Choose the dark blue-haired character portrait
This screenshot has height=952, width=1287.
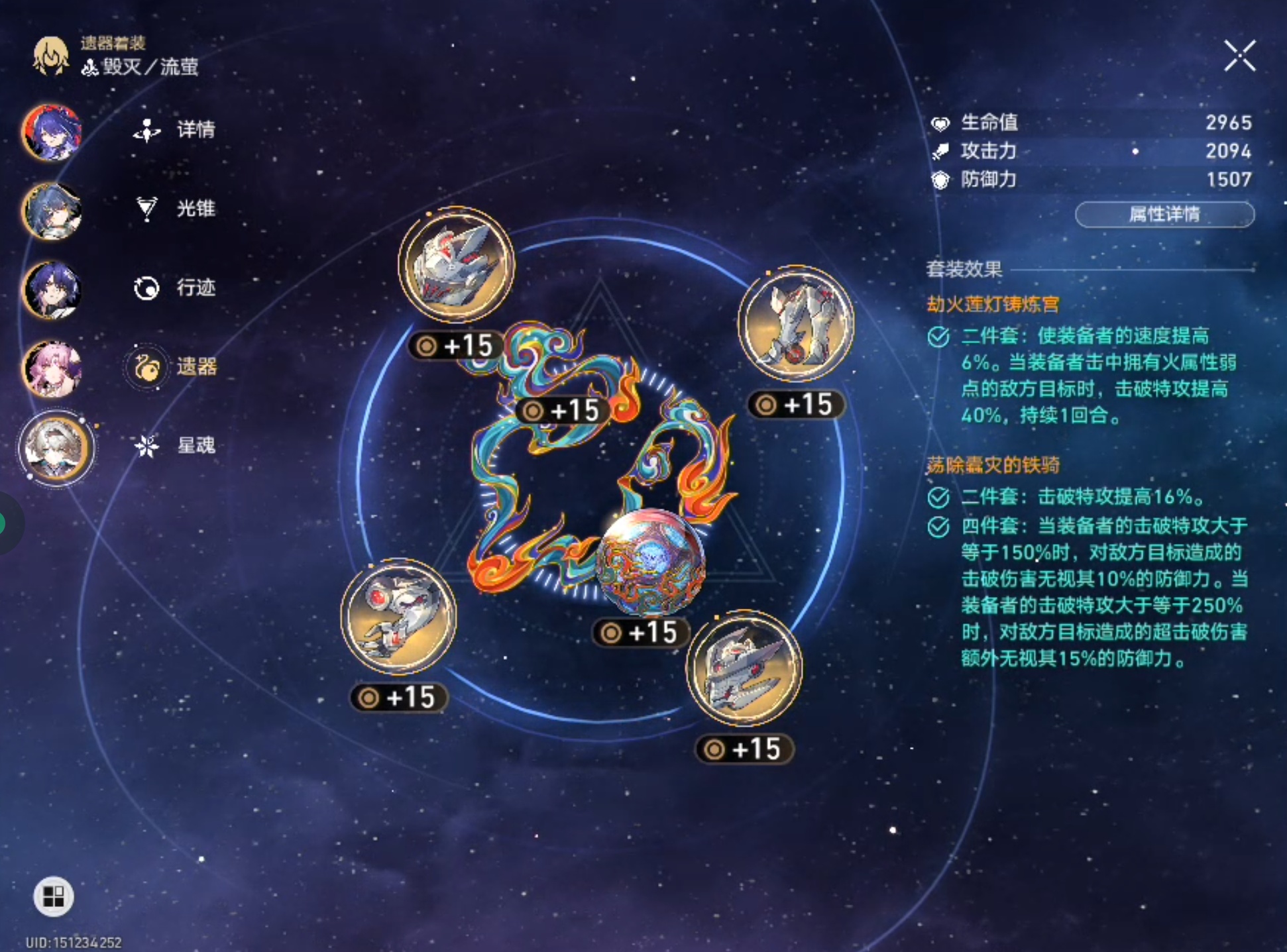pyautogui.click(x=52, y=290)
